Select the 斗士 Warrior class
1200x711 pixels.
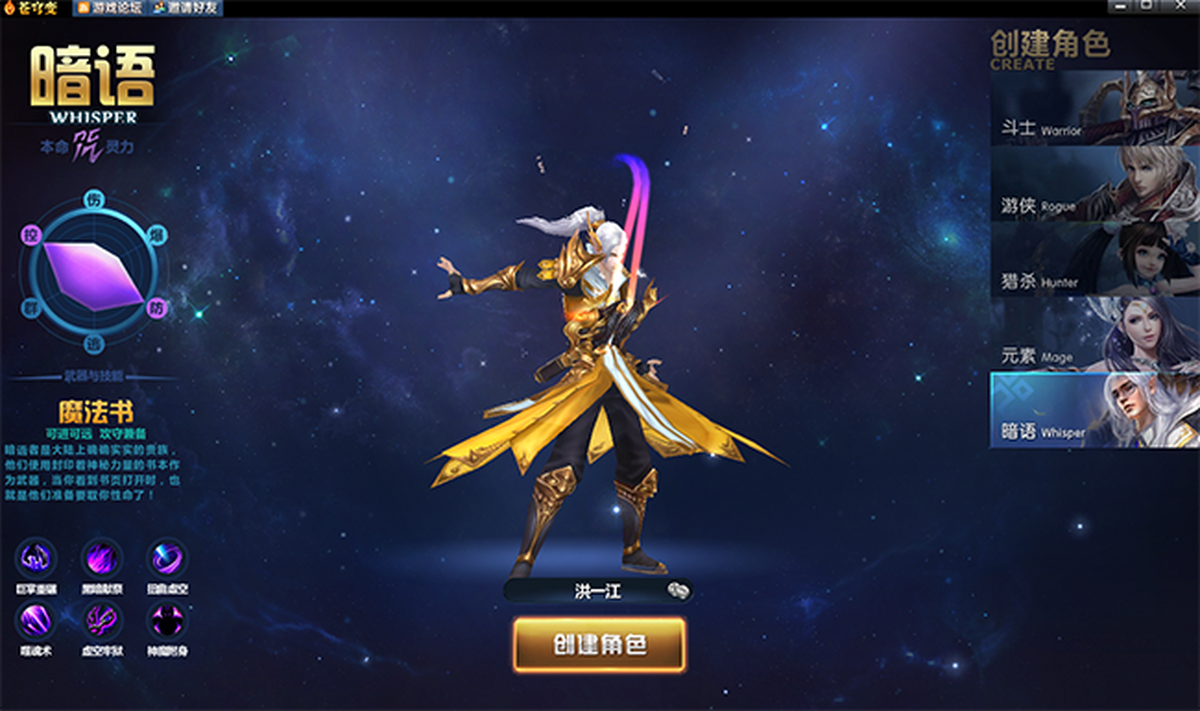pos(1094,109)
